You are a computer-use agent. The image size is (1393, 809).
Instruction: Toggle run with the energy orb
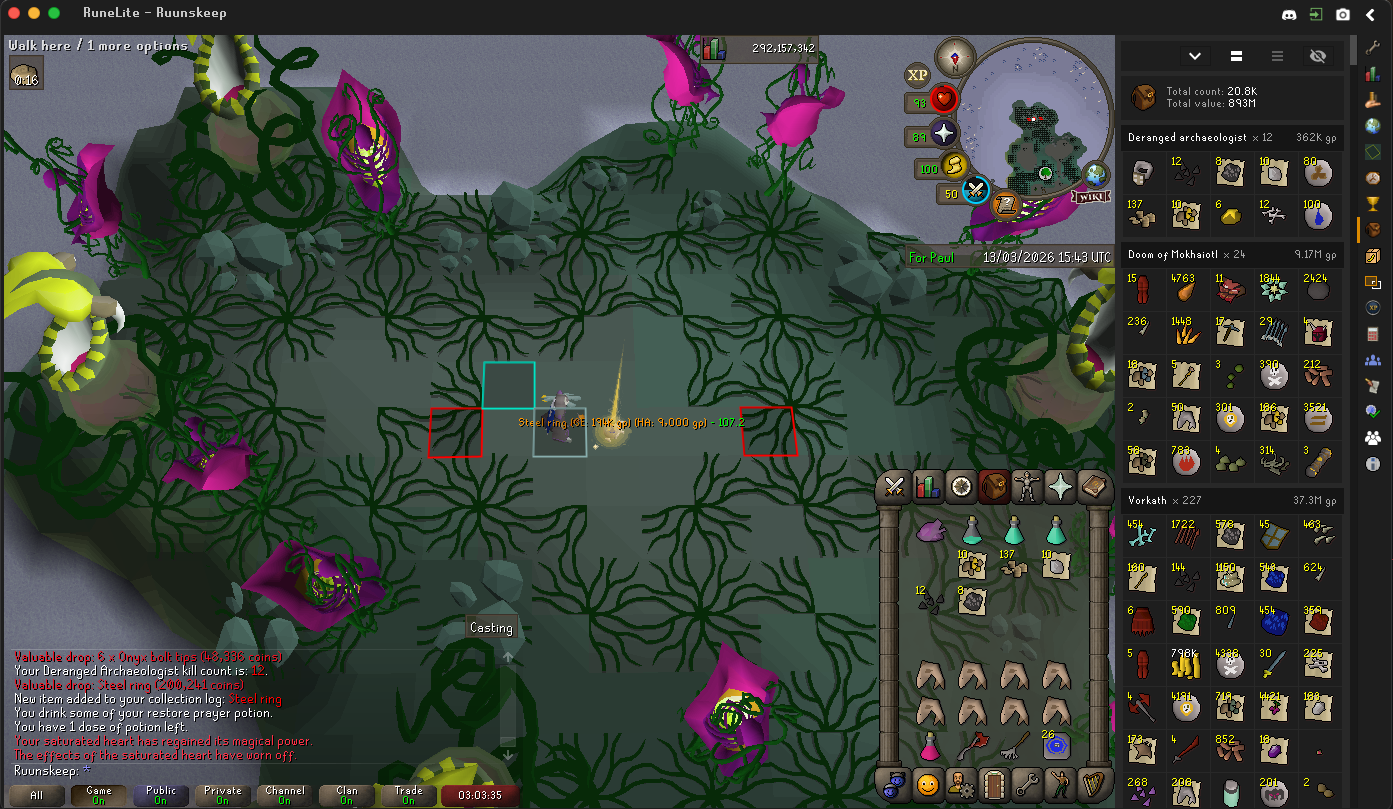point(954,166)
